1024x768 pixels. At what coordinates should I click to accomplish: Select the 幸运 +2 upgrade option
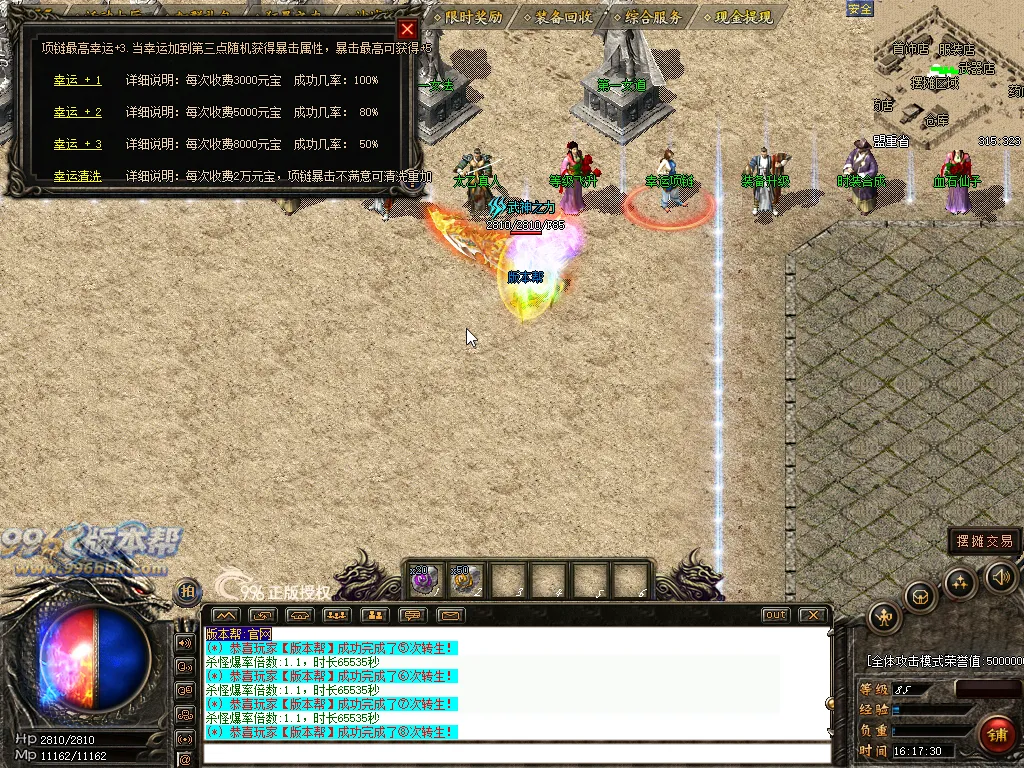(x=77, y=112)
